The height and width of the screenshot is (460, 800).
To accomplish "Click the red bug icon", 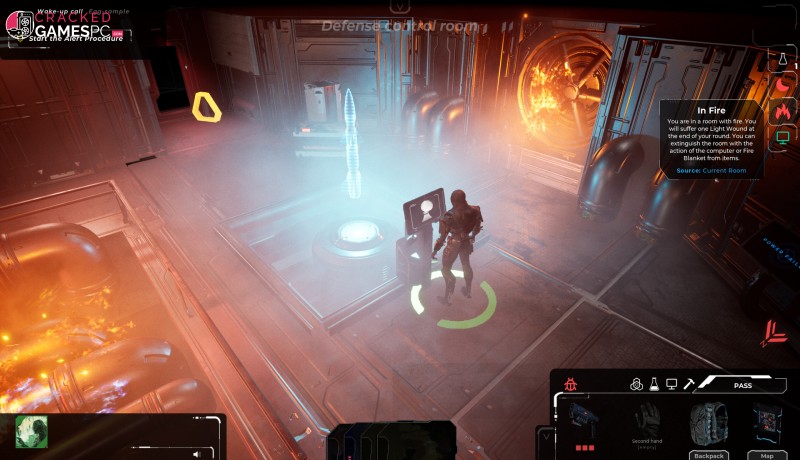I will (571, 384).
